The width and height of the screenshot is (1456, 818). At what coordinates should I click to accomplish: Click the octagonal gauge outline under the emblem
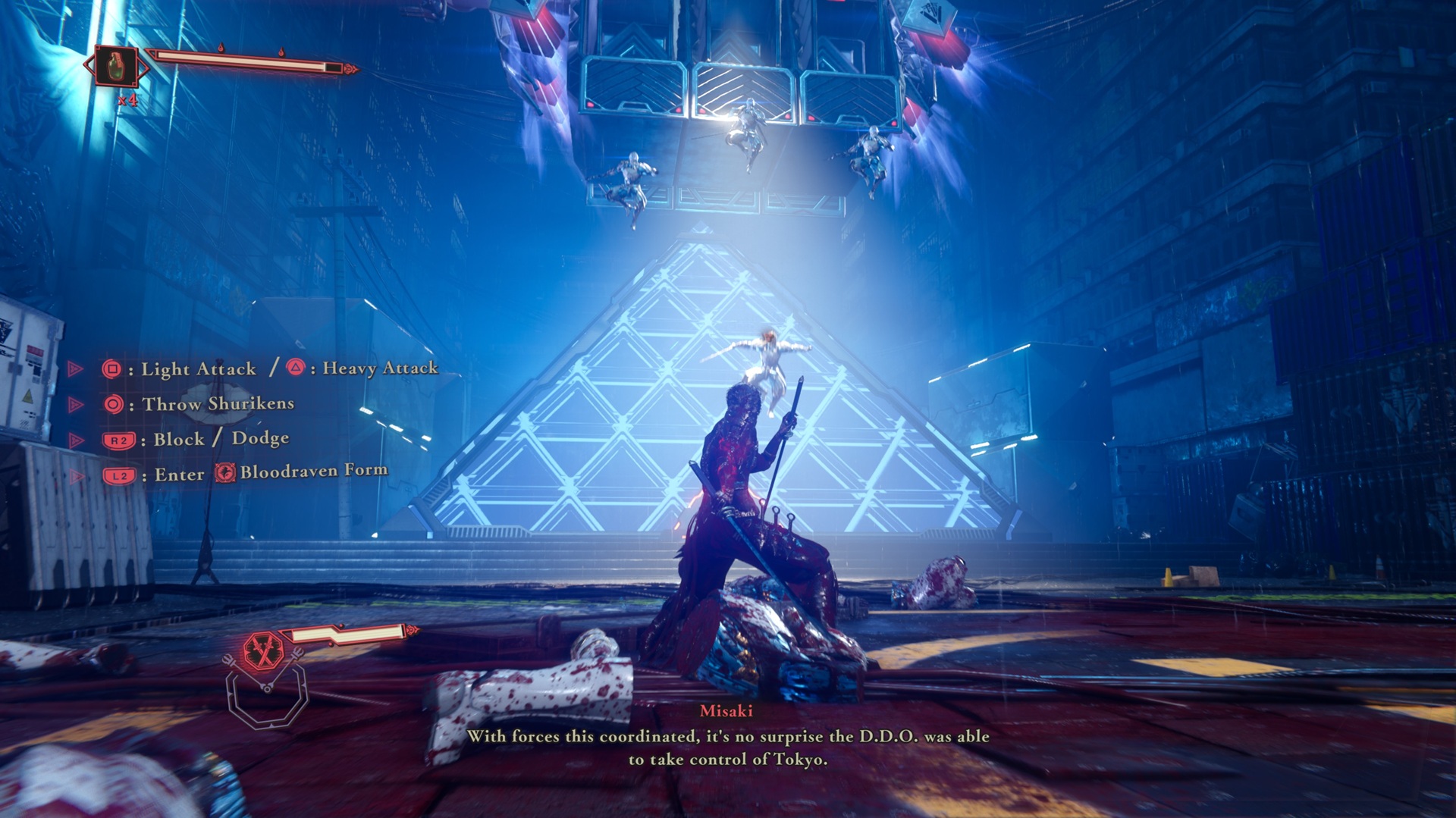(266, 695)
